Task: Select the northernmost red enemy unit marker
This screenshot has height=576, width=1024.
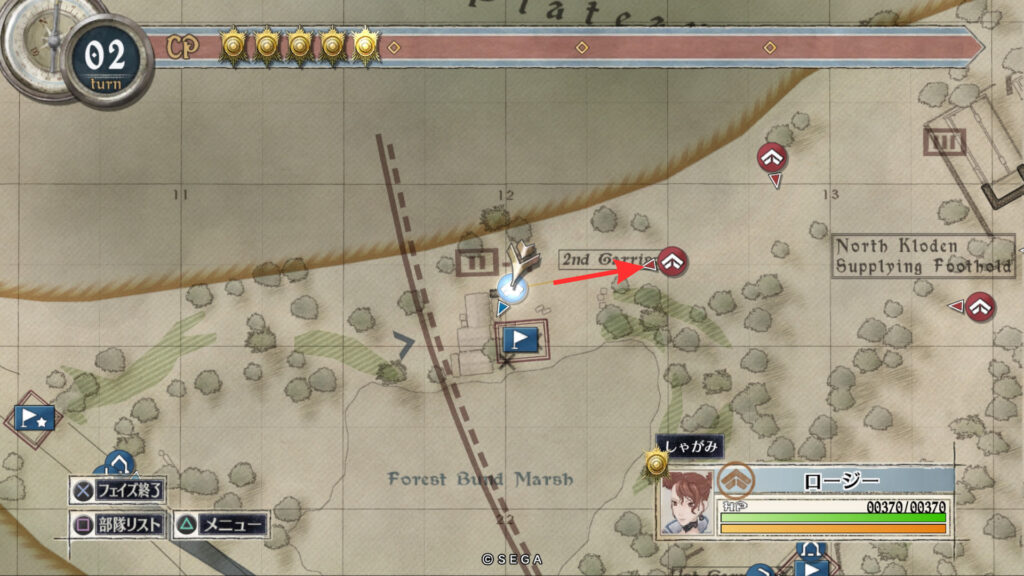Action: coord(771,157)
